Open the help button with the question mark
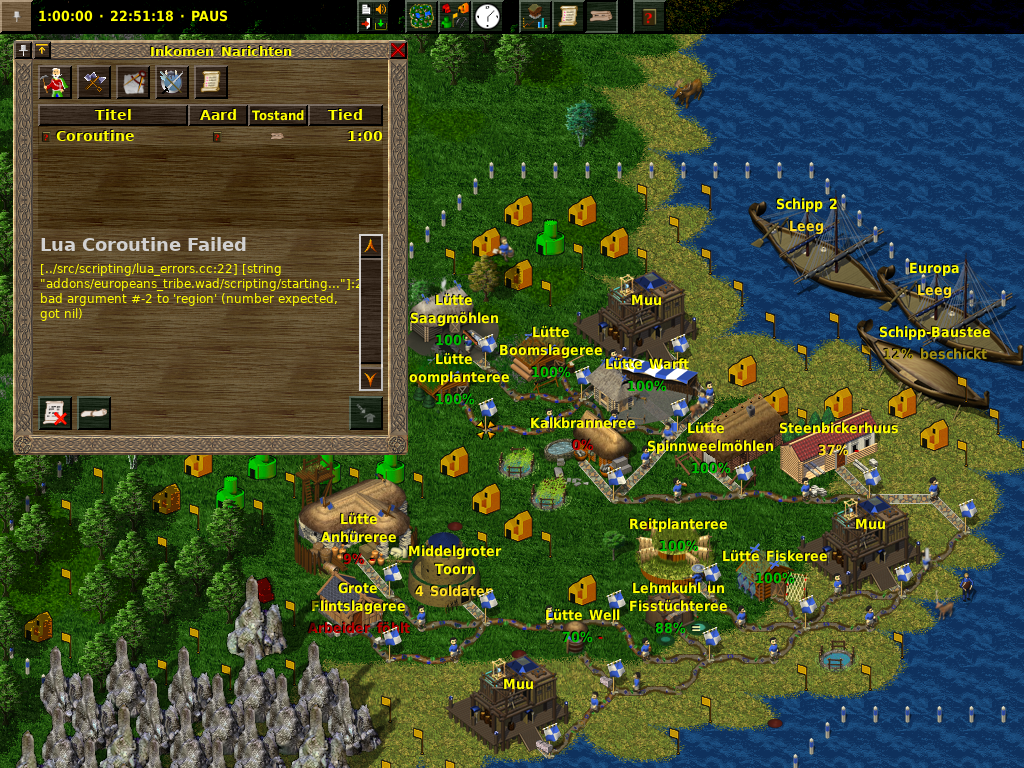This screenshot has height=768, width=1024. click(x=649, y=17)
